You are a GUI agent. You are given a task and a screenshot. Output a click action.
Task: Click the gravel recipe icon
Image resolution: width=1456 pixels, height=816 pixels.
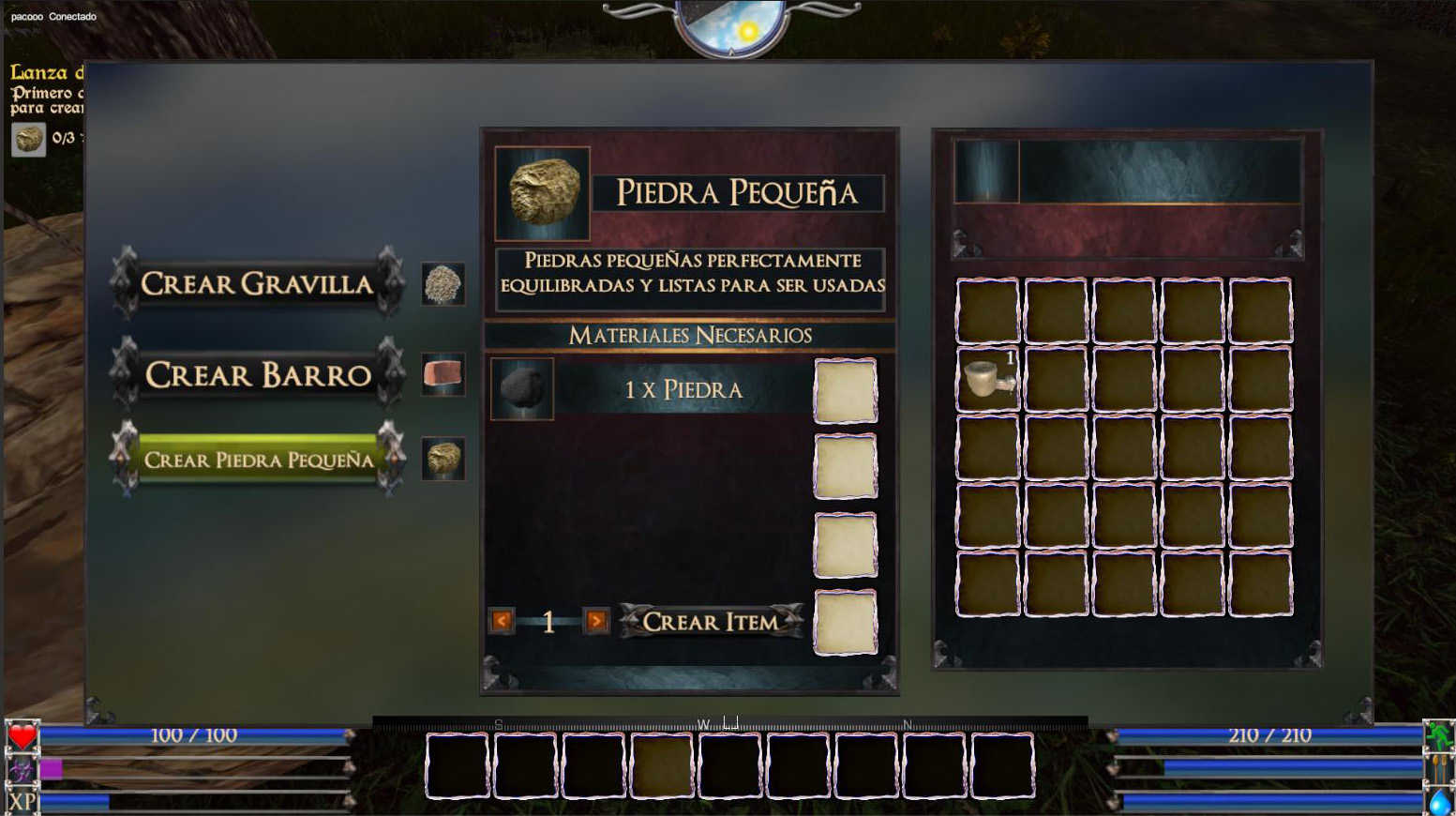point(443,283)
